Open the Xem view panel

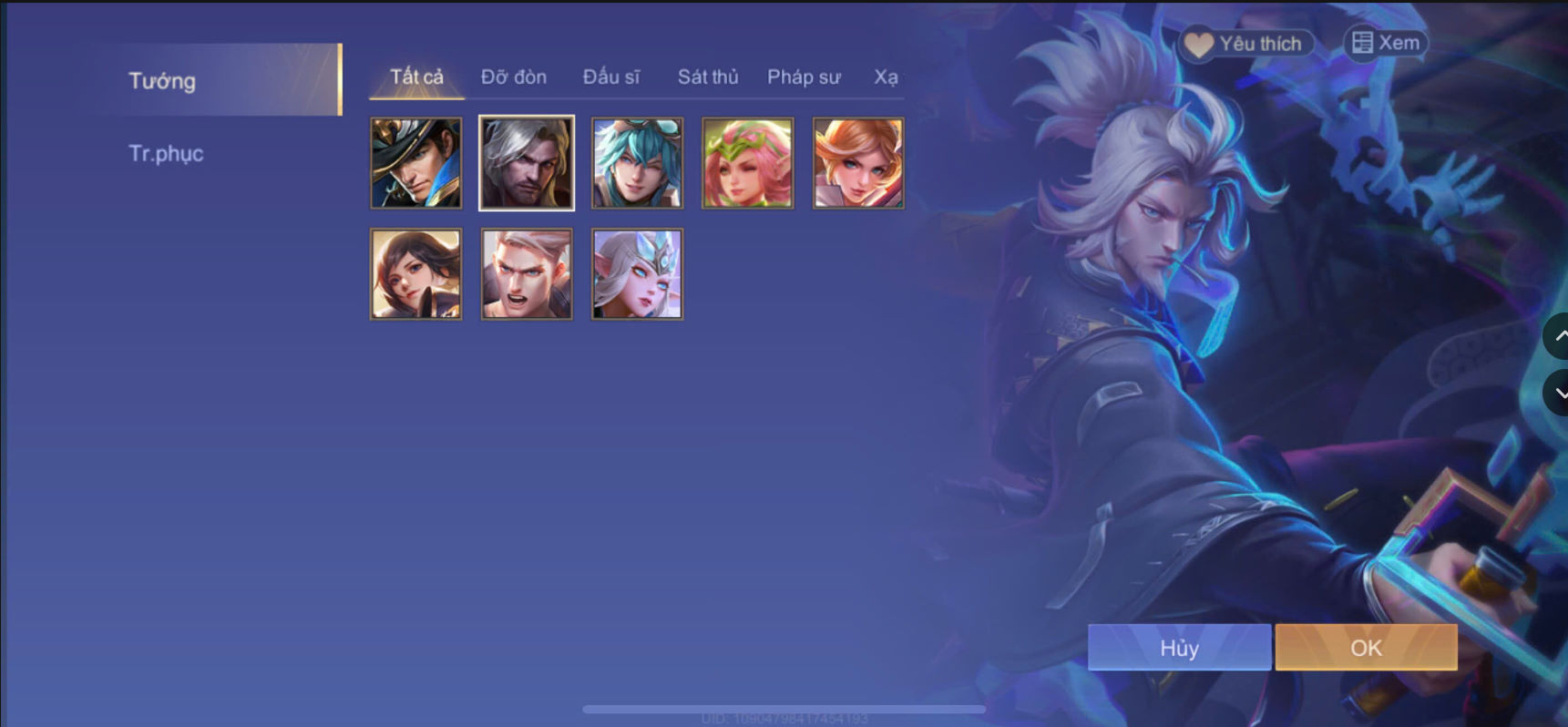pyautogui.click(x=1386, y=42)
